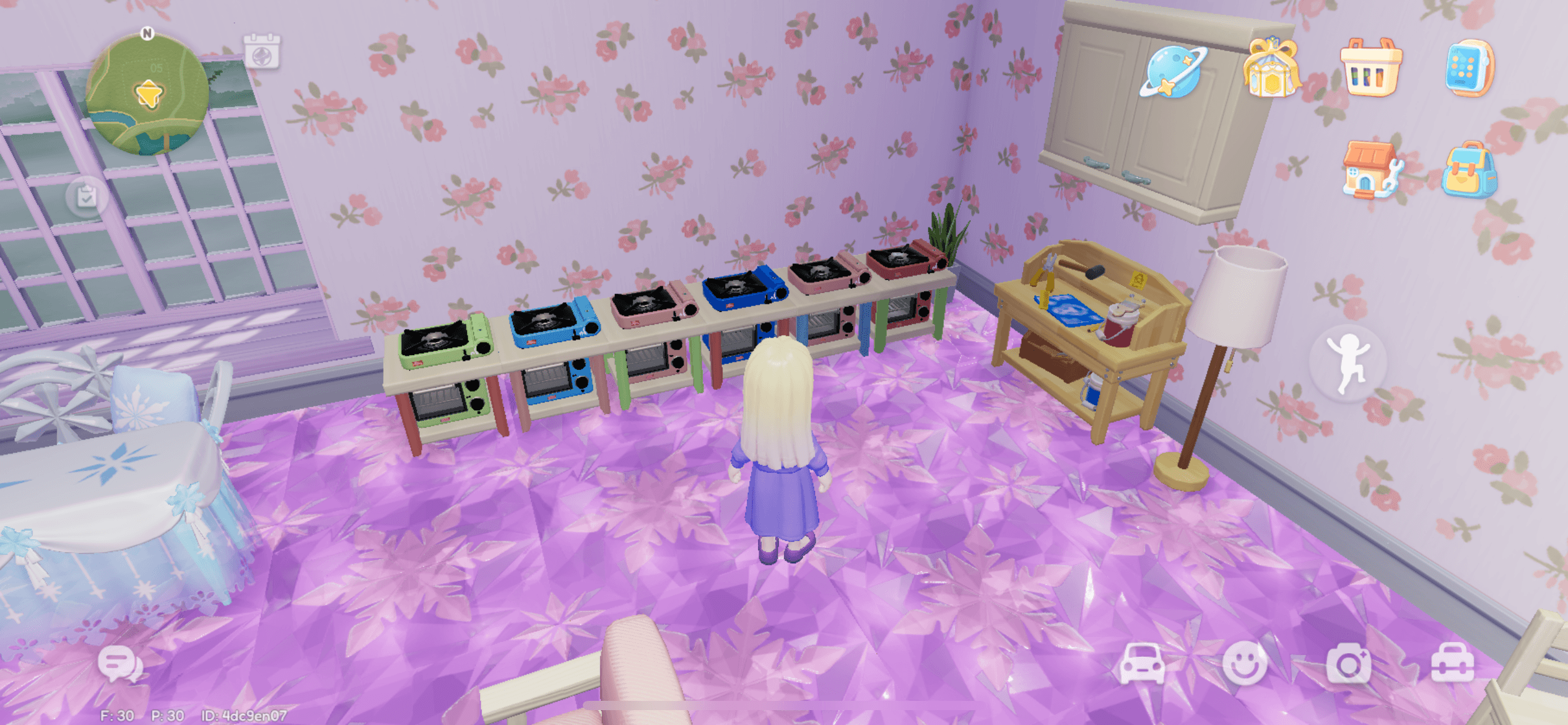Open the backpack inventory
The height and width of the screenshot is (725, 1568).
1469,170
